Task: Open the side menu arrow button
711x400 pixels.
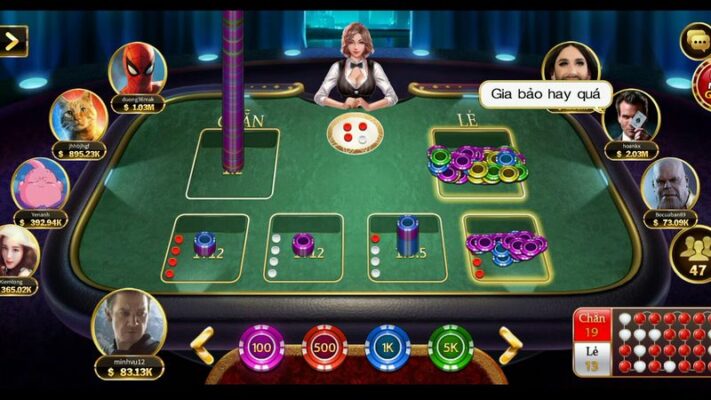Action: click(13, 41)
